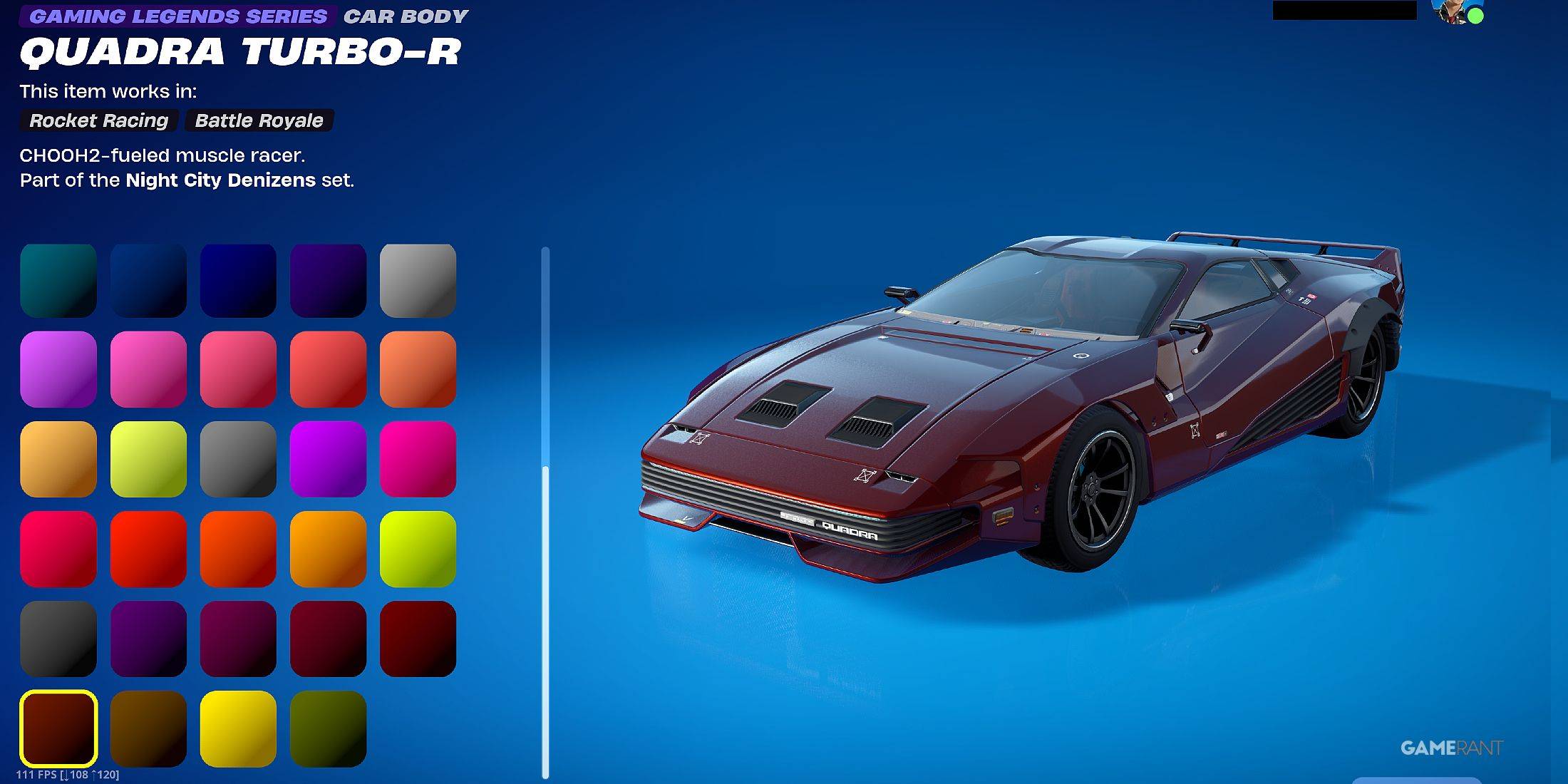
Task: Choose the charcoal dark gray swatch
Action: tap(58, 639)
